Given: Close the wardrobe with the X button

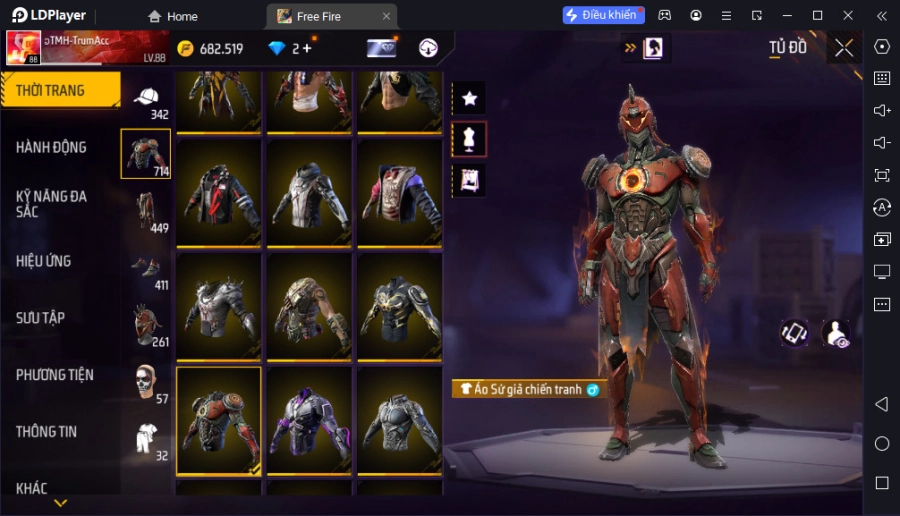Looking at the screenshot, I should pyautogui.click(x=844, y=48).
